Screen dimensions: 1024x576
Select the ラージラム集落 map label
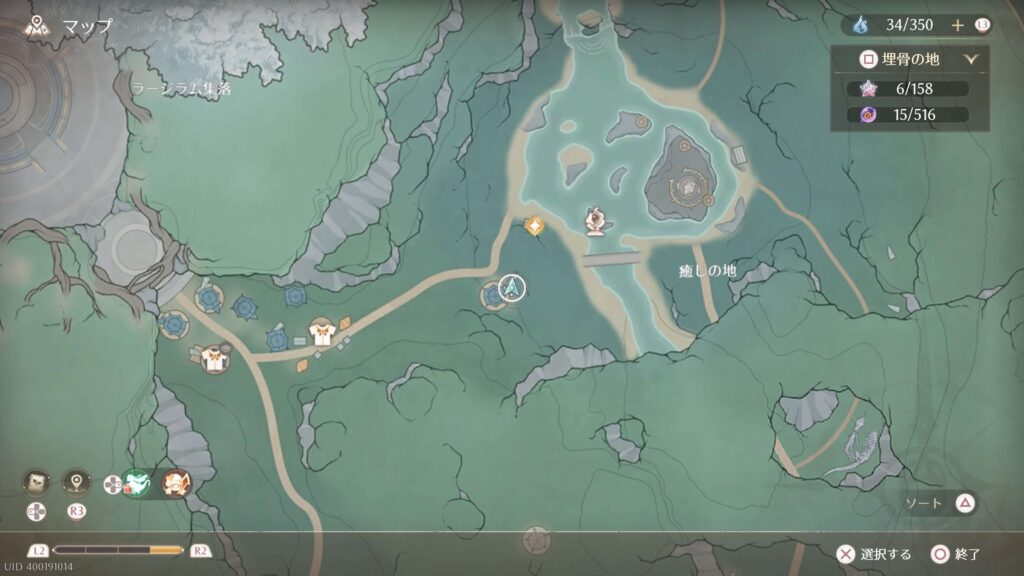180,89
